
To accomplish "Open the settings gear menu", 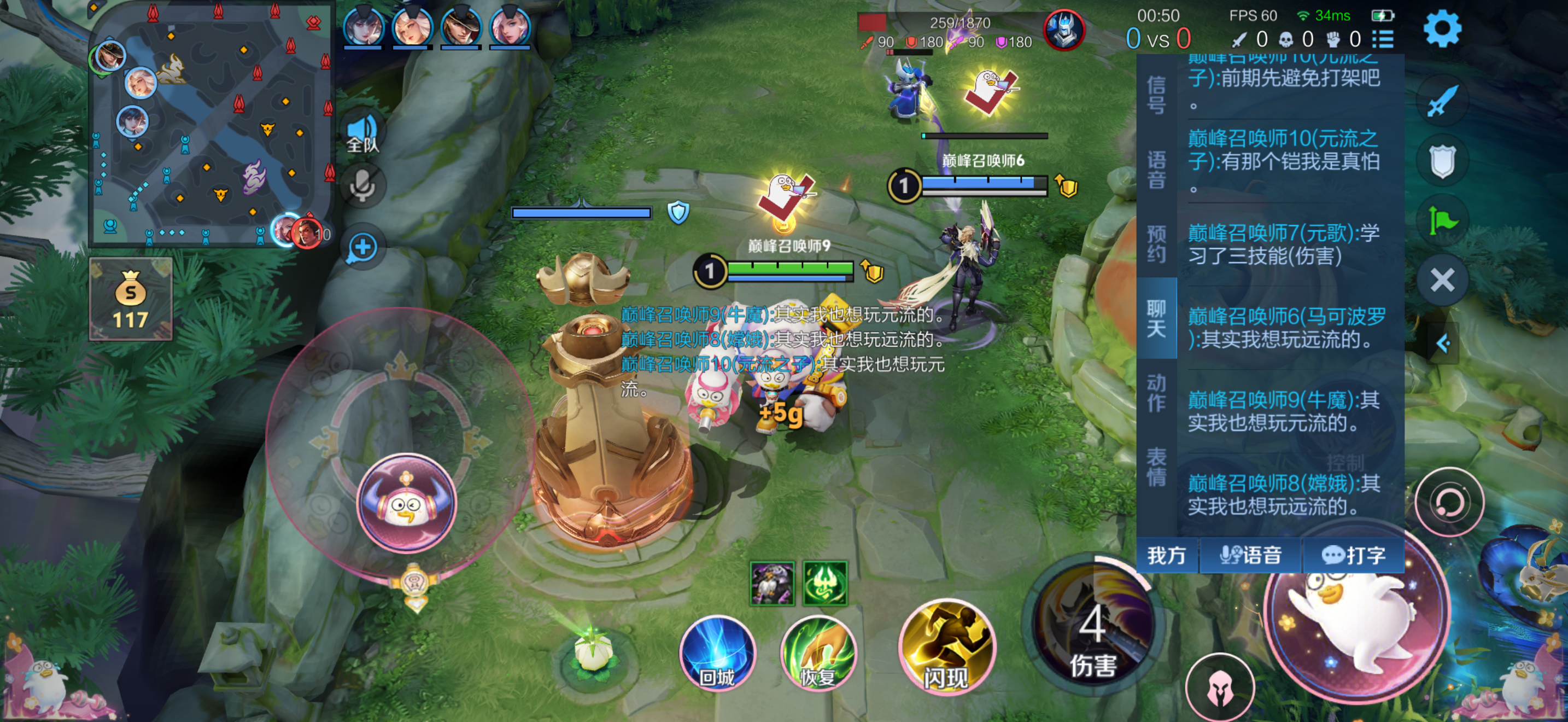I will (1441, 28).
